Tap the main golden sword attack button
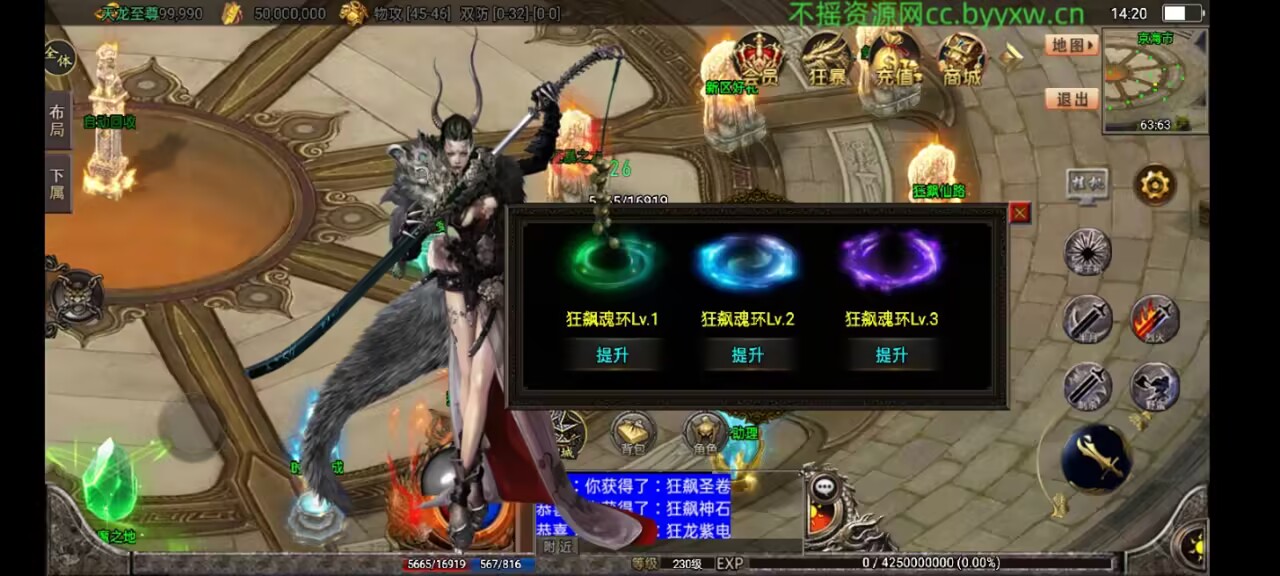Screen dimensions: 1280x576 pyautogui.click(x=1096, y=459)
